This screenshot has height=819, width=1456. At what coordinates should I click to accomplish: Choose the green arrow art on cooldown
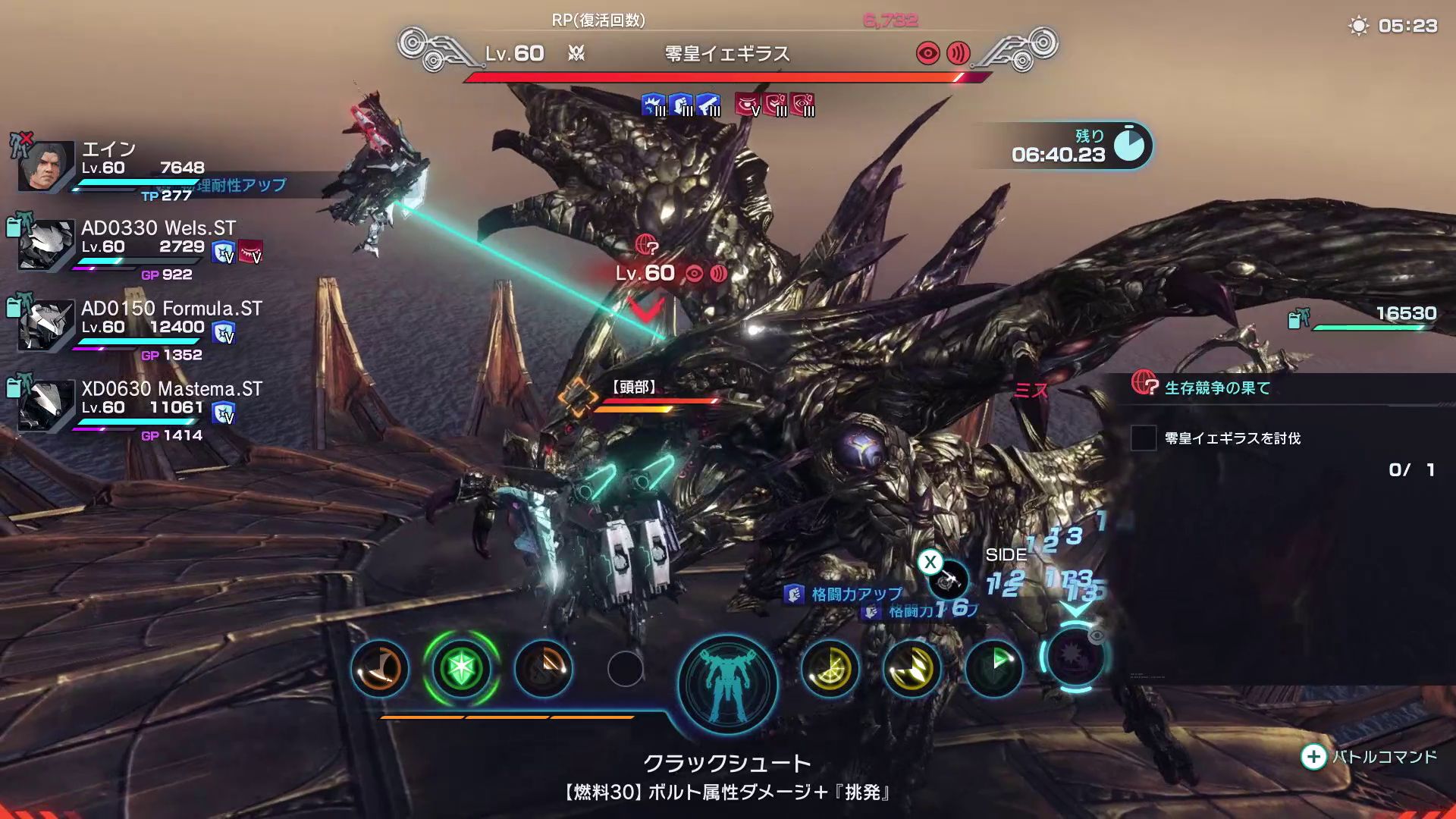coord(993,667)
